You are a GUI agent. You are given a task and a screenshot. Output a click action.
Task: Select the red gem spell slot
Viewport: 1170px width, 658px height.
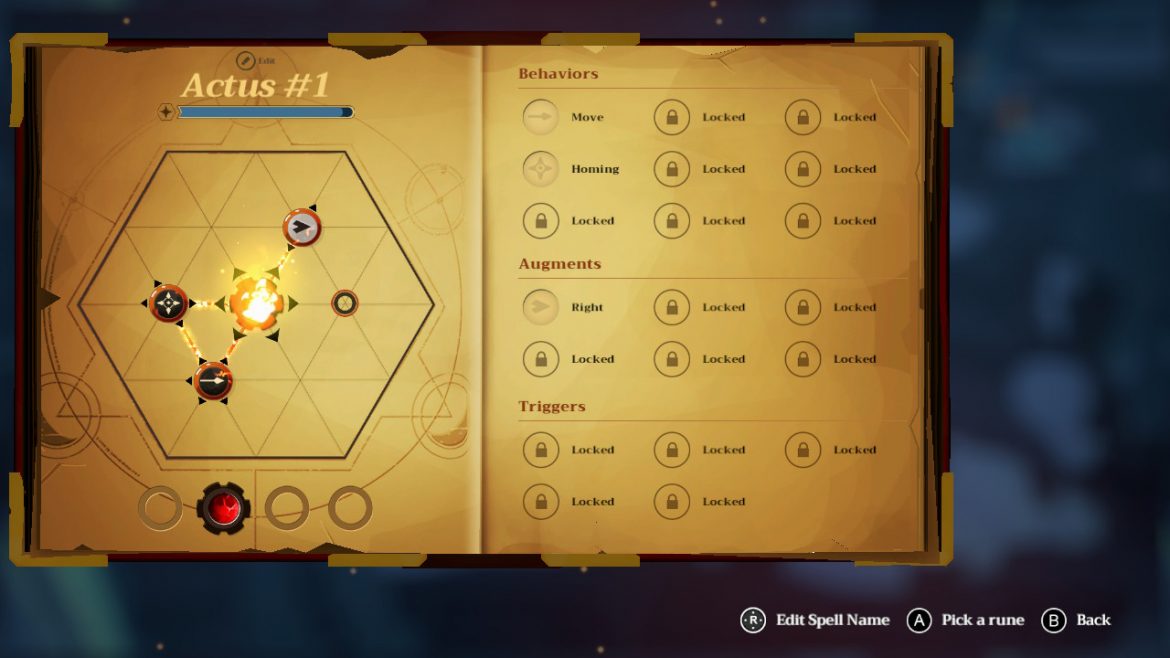[x=223, y=509]
